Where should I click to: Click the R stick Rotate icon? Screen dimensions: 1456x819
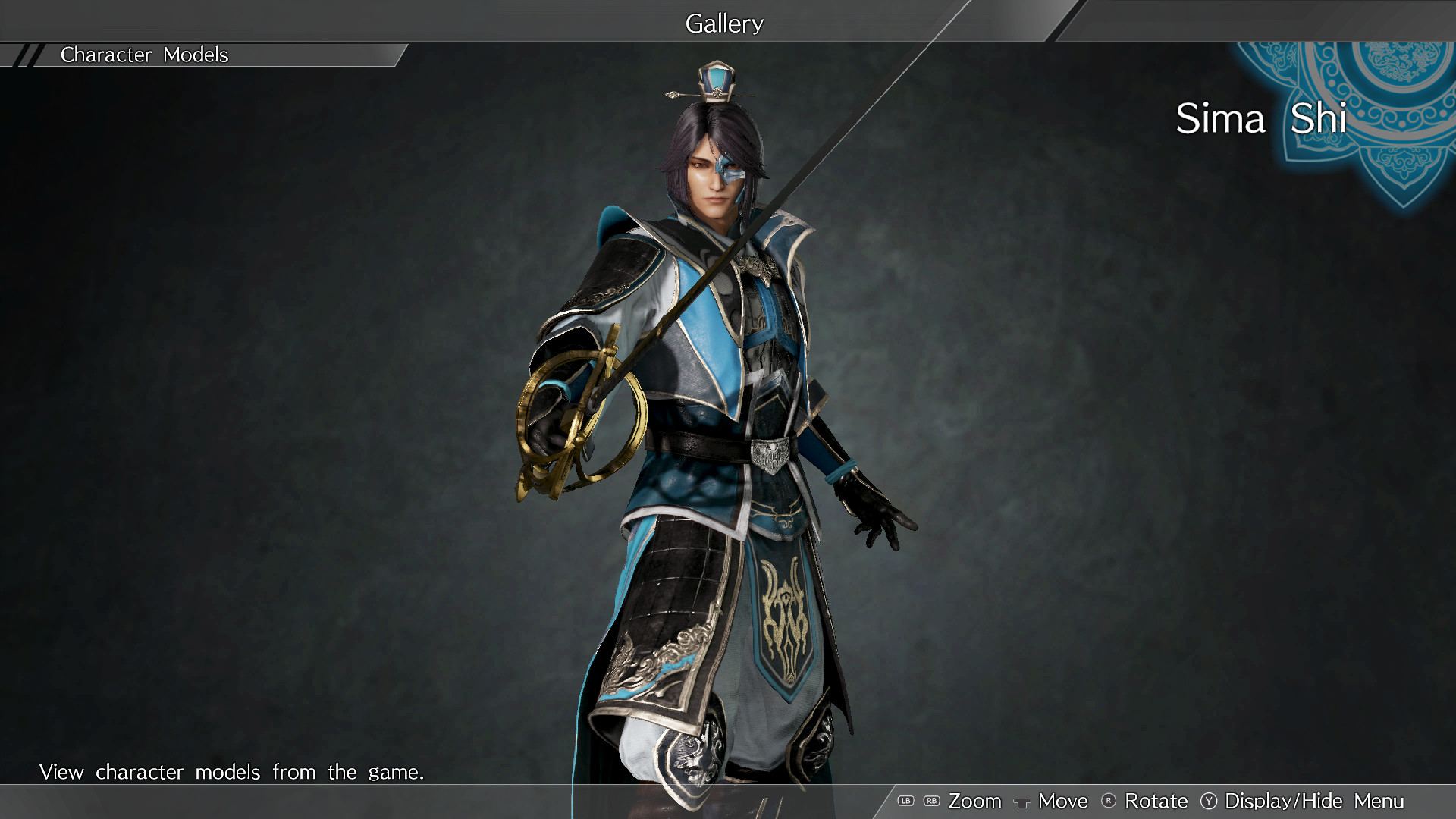tap(1108, 802)
